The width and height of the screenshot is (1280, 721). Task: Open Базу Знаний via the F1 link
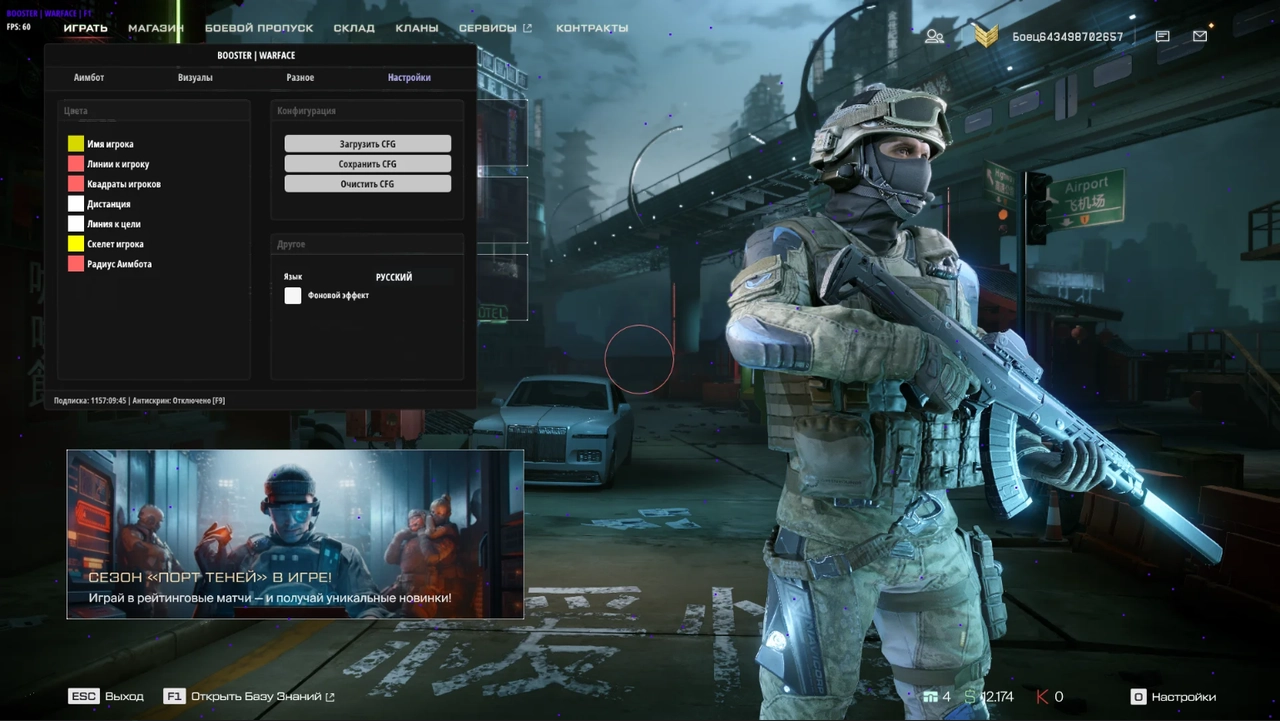(249, 696)
